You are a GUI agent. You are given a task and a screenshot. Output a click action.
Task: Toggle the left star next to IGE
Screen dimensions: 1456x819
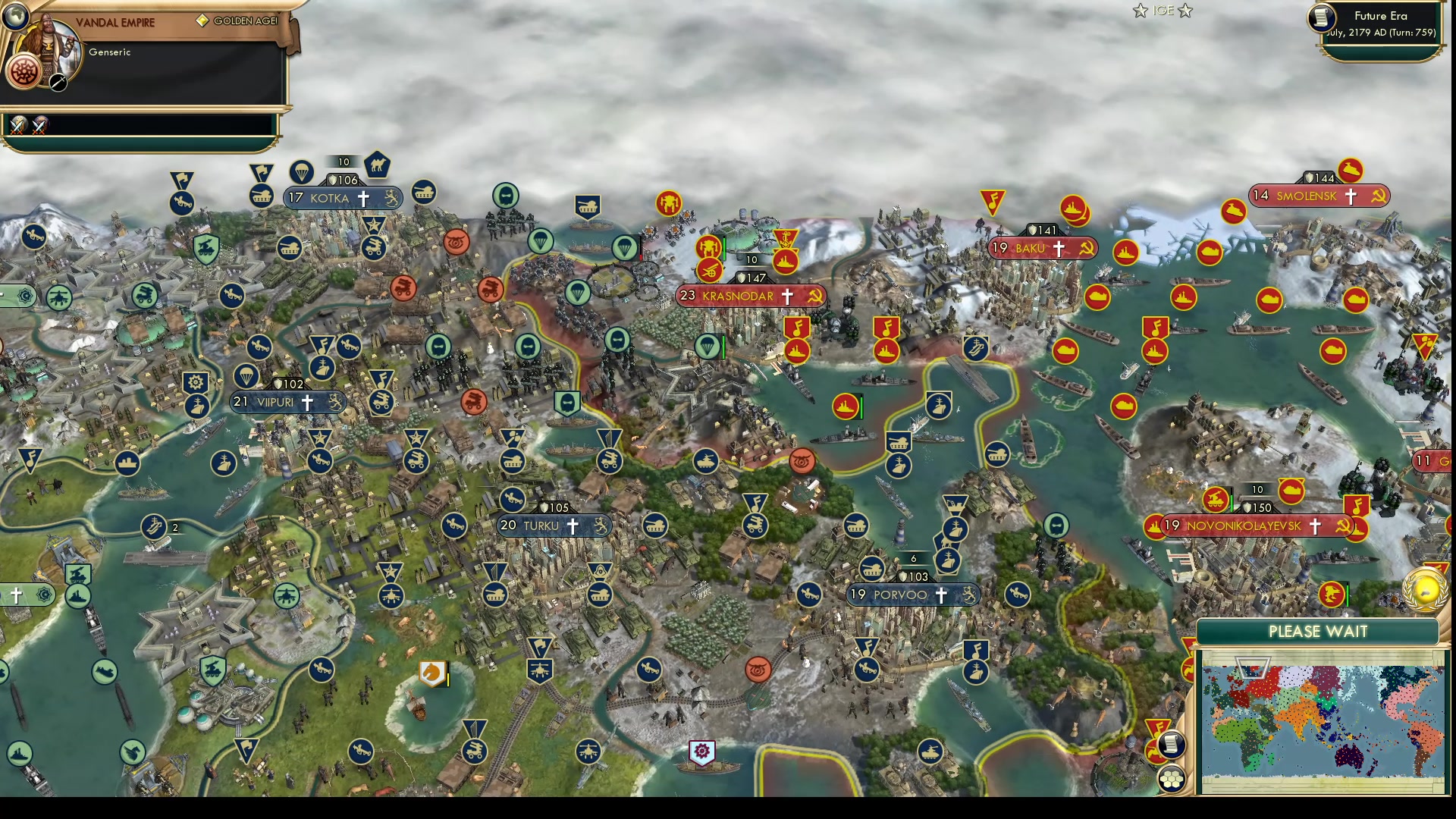click(1140, 11)
